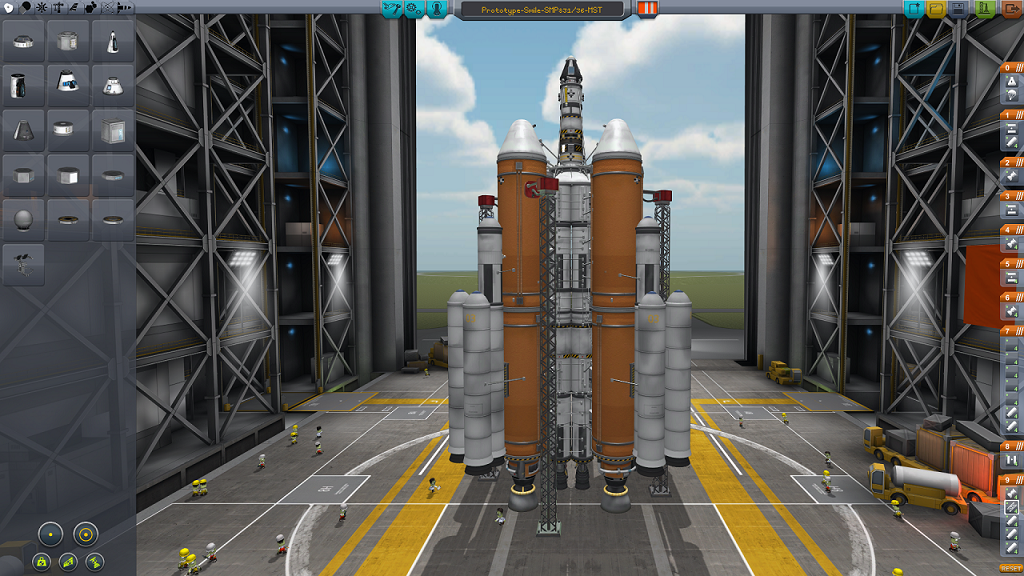Choose the spherical probe core part
Screen dimensions: 1024x576
point(23,218)
